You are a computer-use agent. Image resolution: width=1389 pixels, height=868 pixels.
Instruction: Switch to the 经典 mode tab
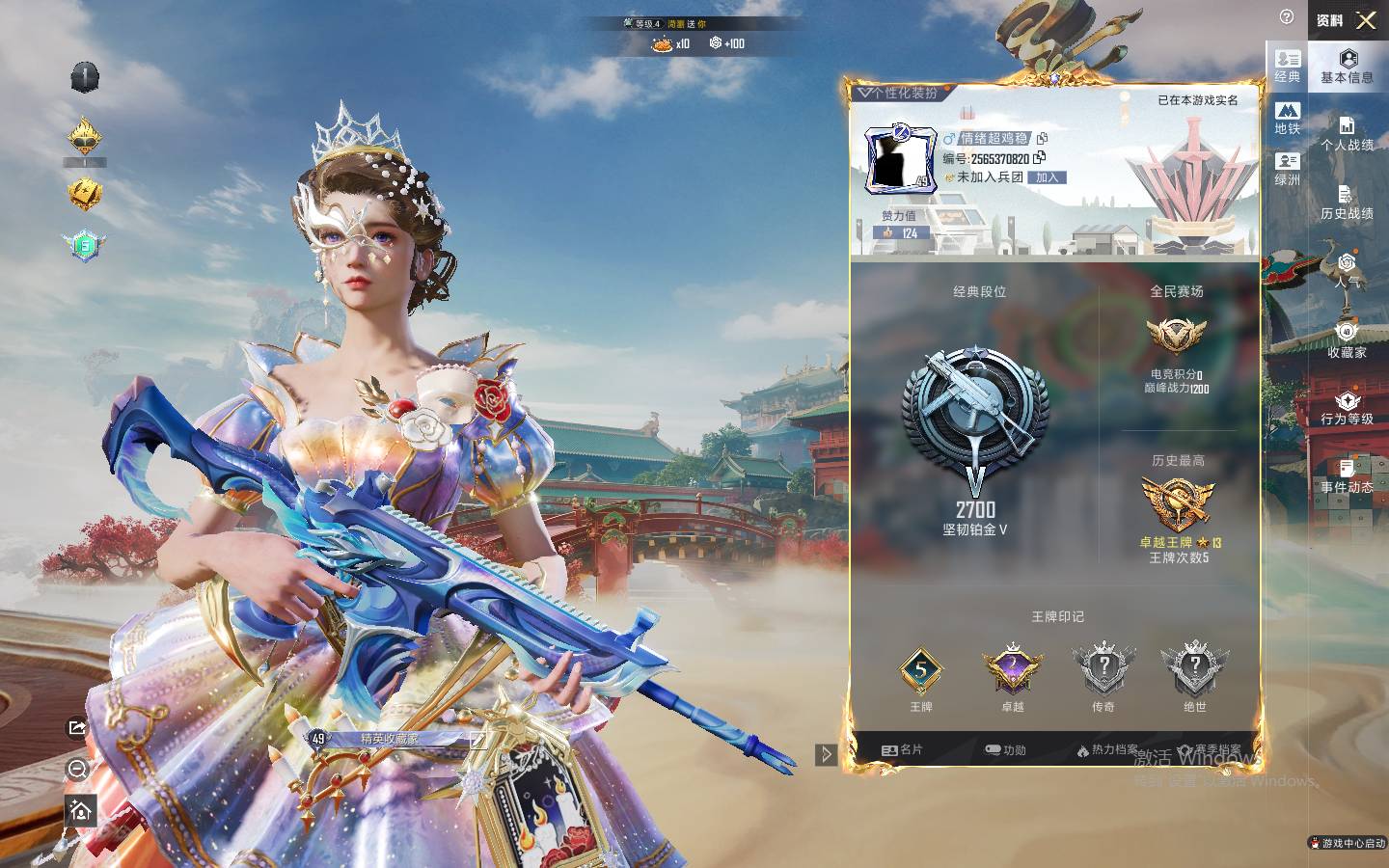click(x=1288, y=66)
